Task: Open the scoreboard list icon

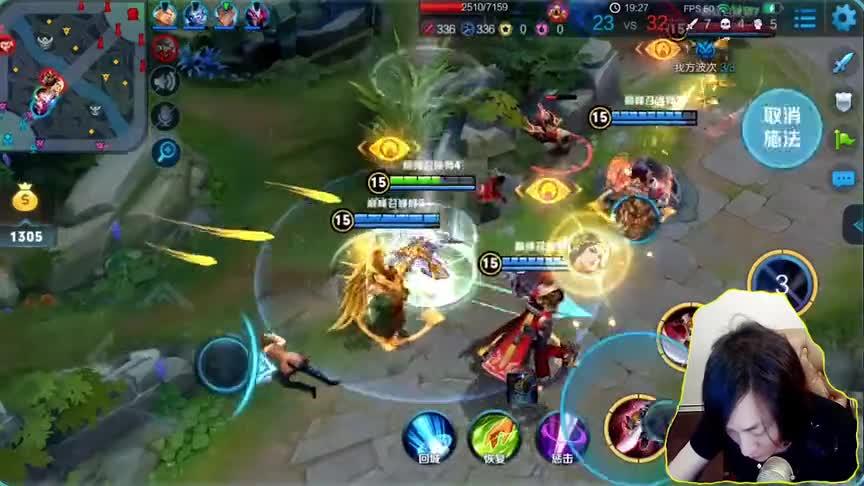Action: (804, 18)
